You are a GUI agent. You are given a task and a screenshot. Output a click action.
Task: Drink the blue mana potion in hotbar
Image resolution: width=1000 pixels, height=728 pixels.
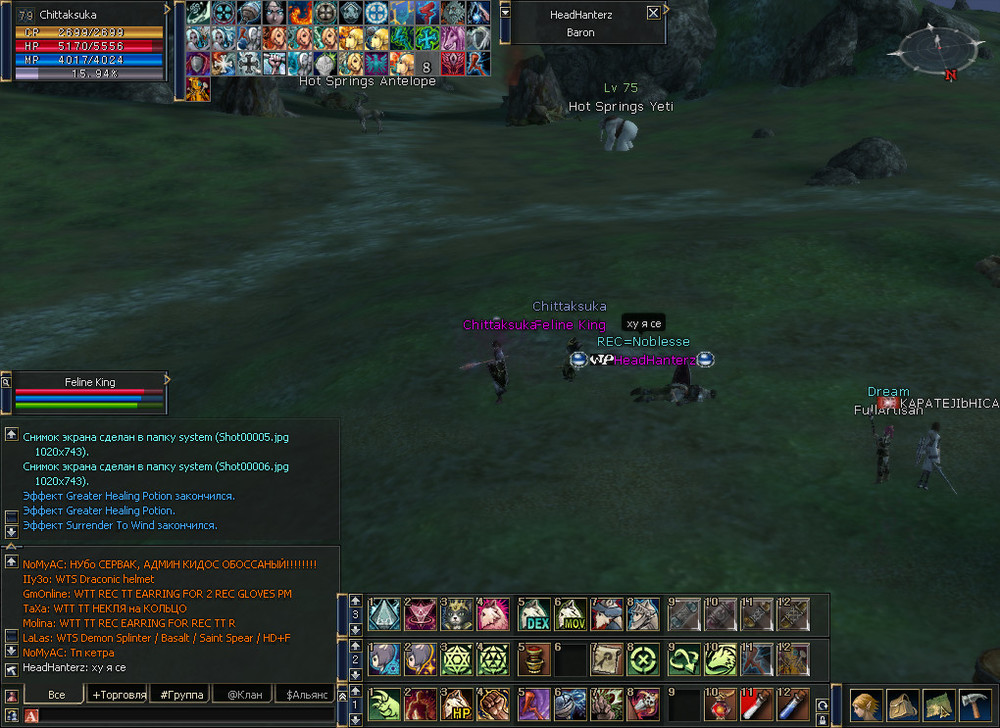794,704
